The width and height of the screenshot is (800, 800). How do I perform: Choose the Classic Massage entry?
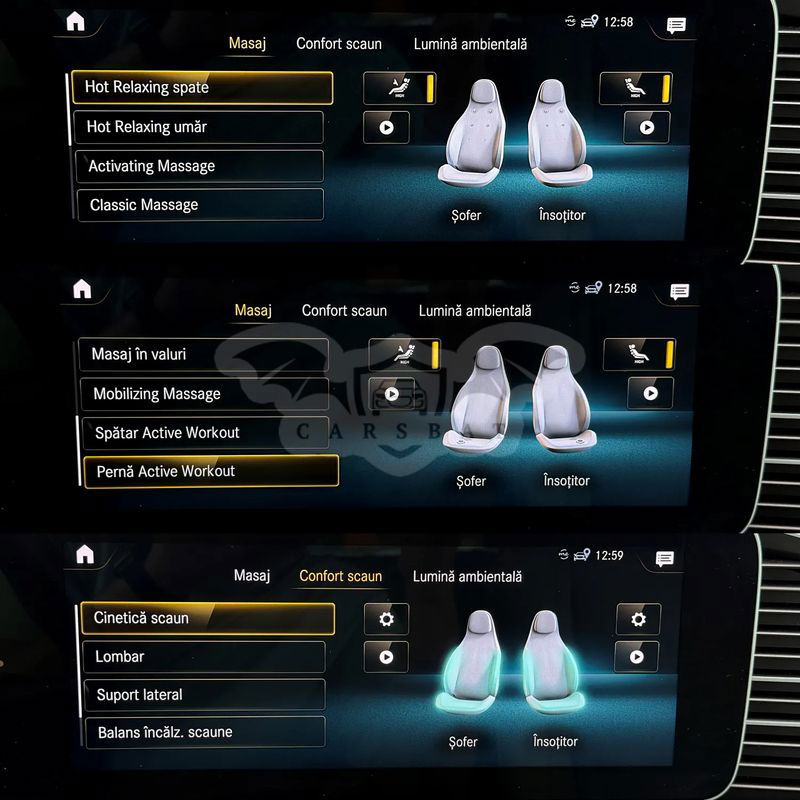(199, 205)
